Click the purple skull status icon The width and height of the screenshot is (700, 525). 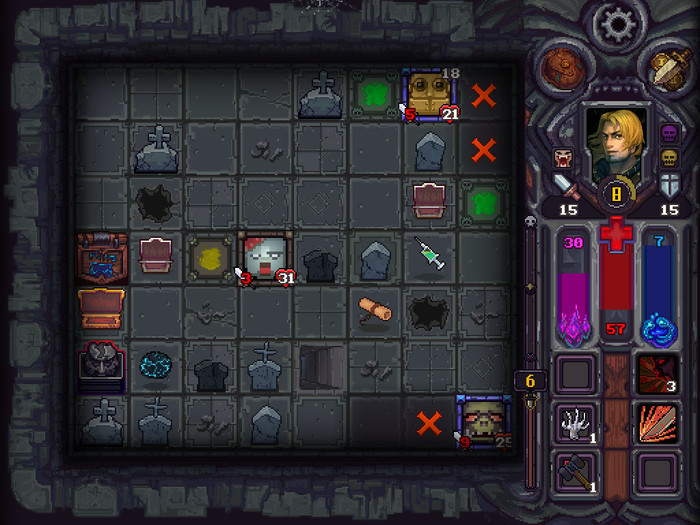(x=669, y=133)
